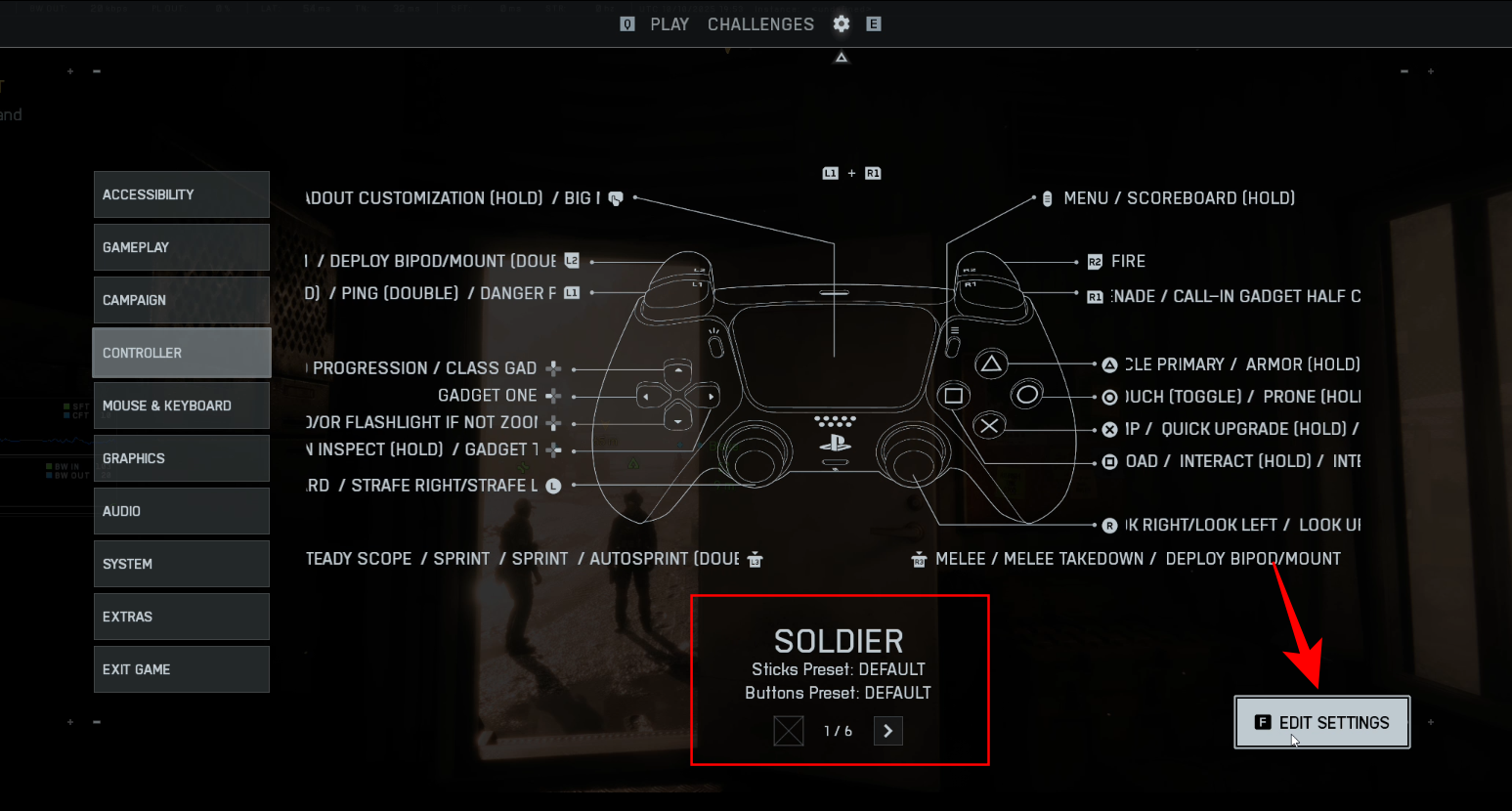Screen dimensions: 1512x811
Task: Open the Accessibility settings
Action: pyautogui.click(x=181, y=194)
